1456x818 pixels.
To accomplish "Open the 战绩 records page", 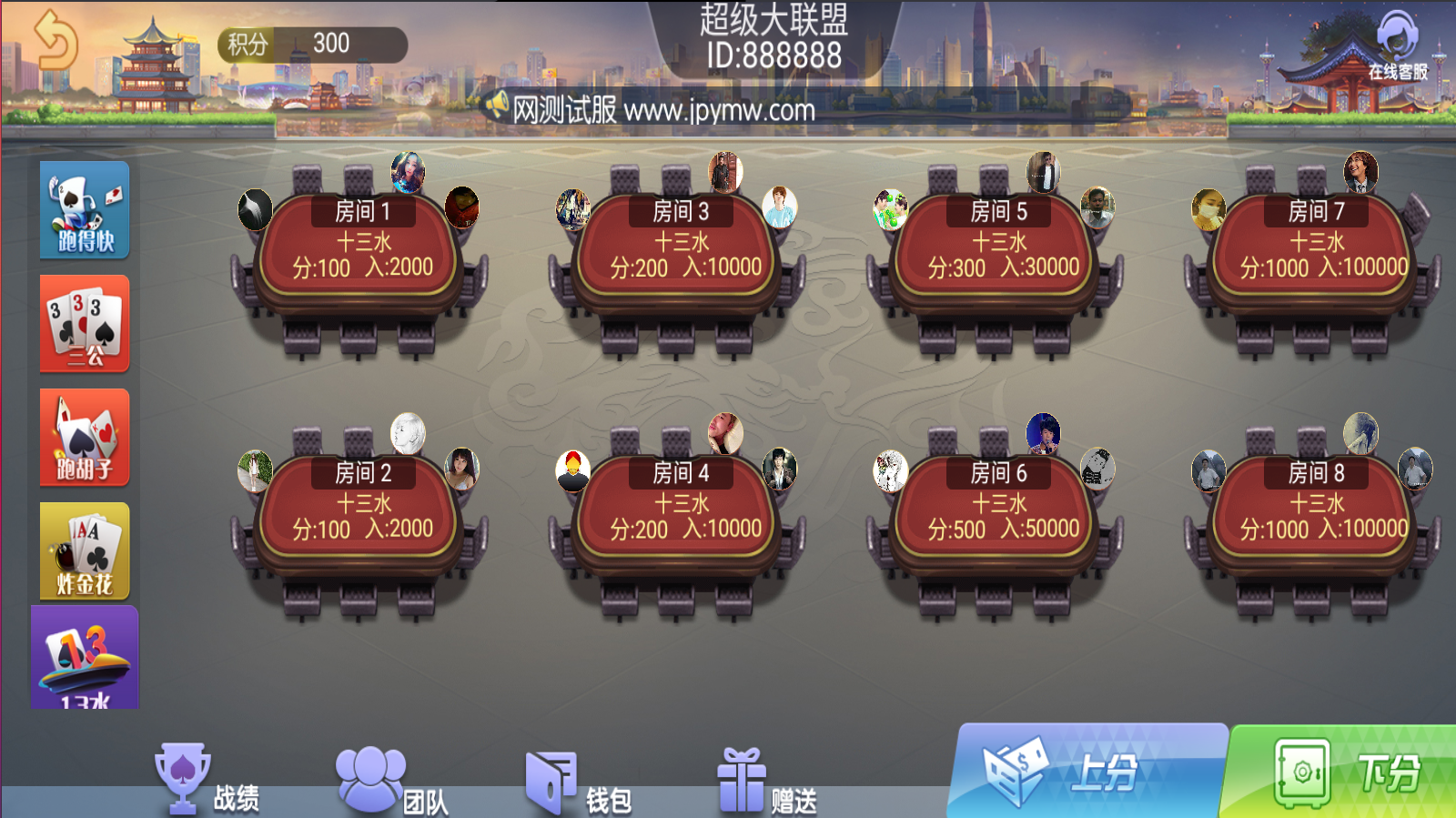I will (207, 783).
